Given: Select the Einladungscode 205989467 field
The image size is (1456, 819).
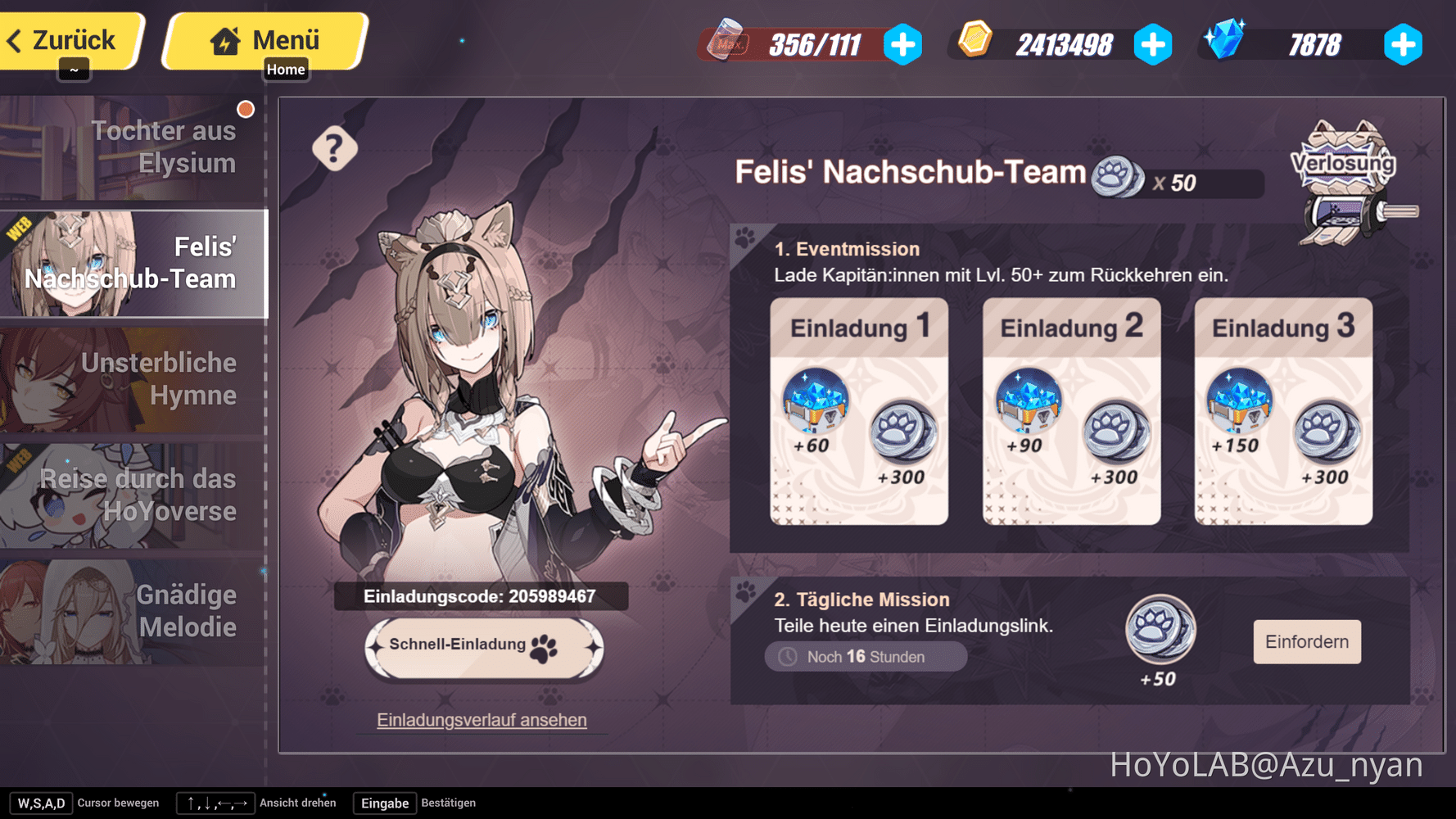Looking at the screenshot, I should 482,596.
